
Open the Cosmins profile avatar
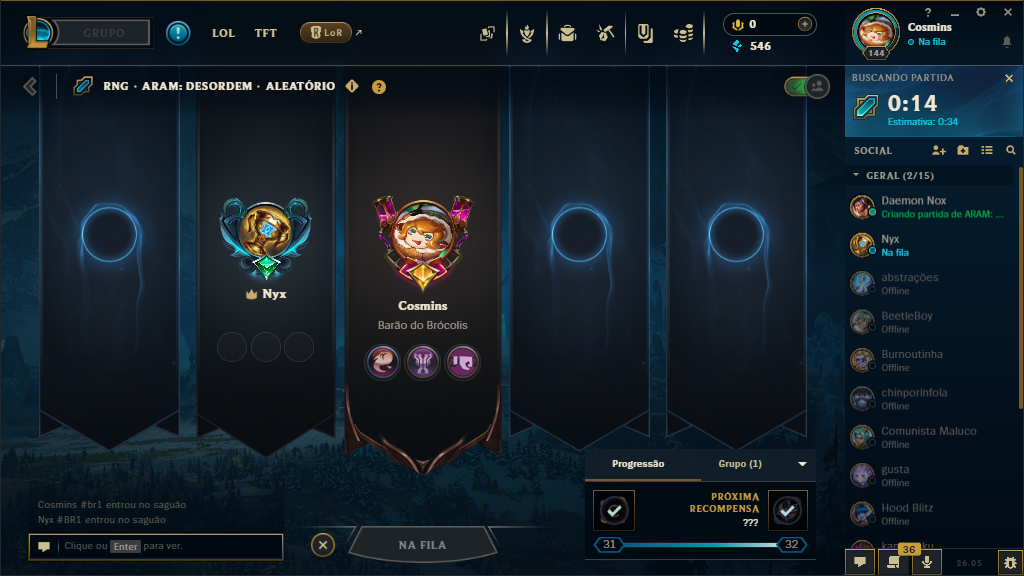tap(875, 31)
